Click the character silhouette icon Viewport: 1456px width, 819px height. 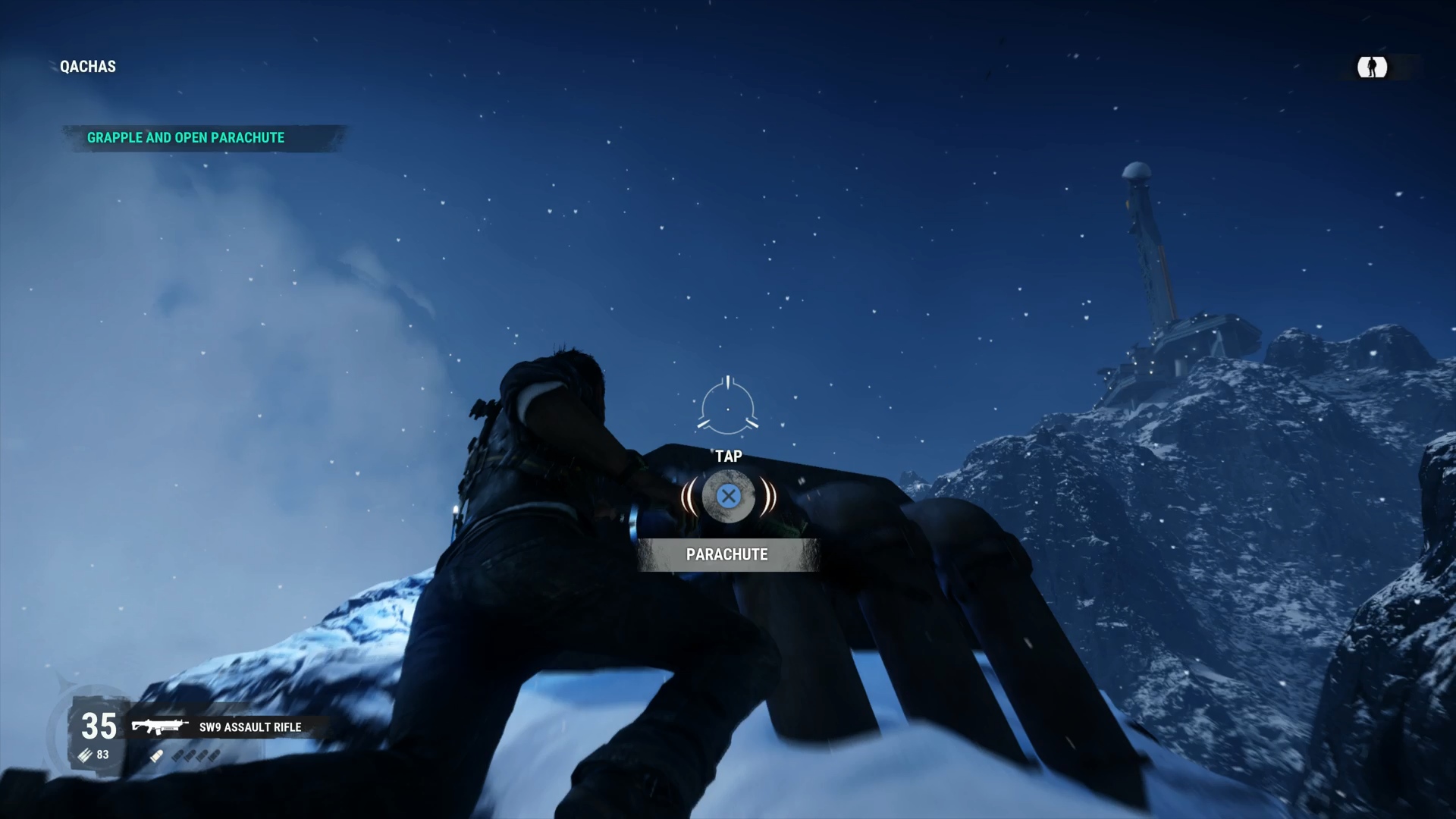1372,67
